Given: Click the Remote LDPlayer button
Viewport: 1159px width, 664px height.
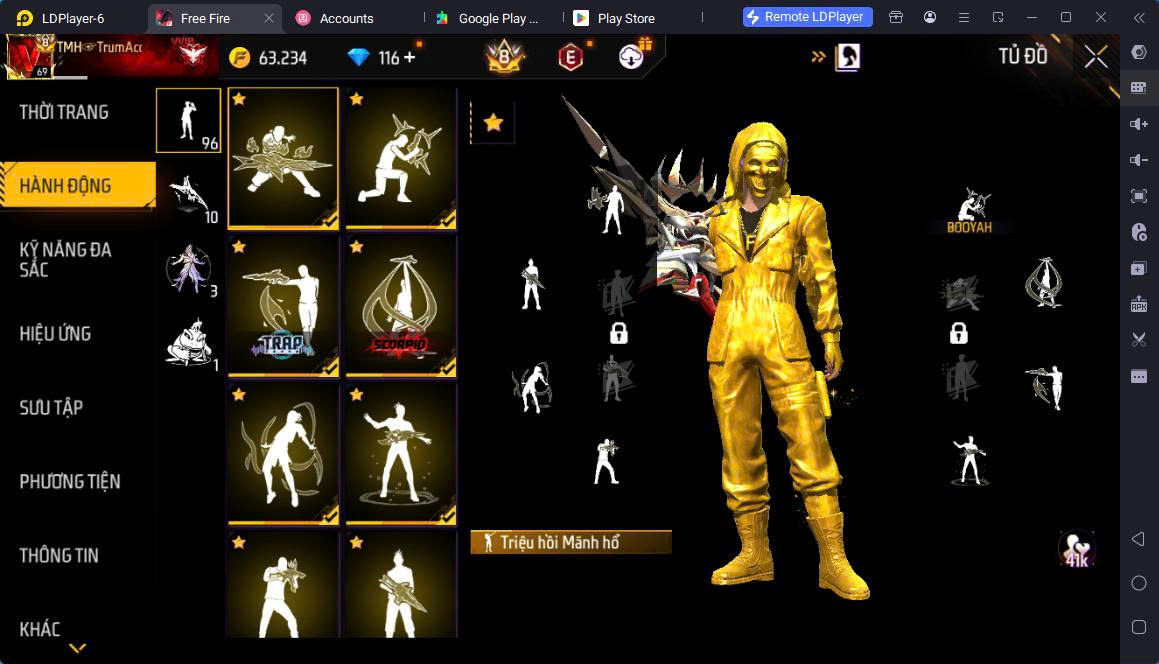Looking at the screenshot, I should (x=808, y=17).
